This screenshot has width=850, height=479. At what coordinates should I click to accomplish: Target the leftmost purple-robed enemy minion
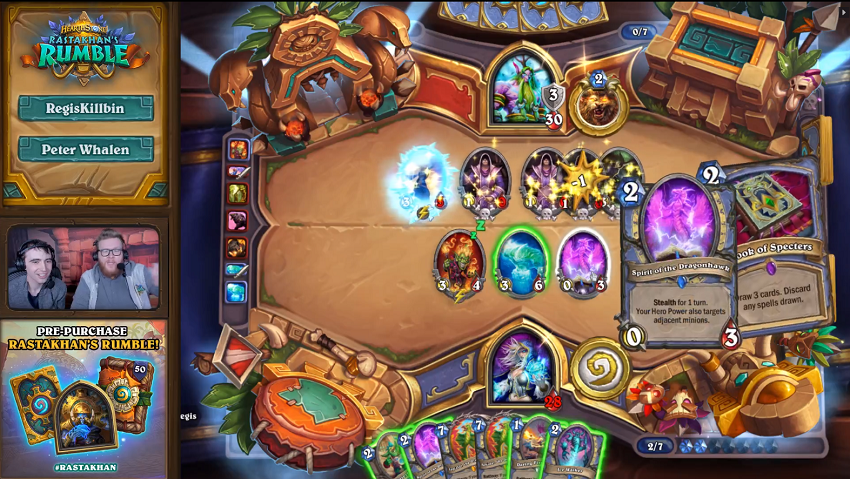(x=484, y=180)
